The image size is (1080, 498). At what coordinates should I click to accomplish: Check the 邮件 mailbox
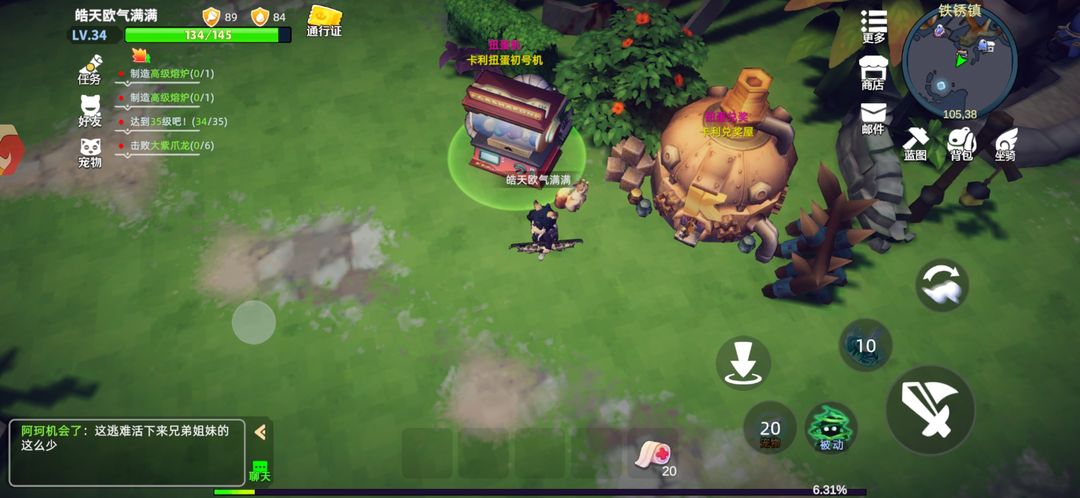[x=873, y=117]
